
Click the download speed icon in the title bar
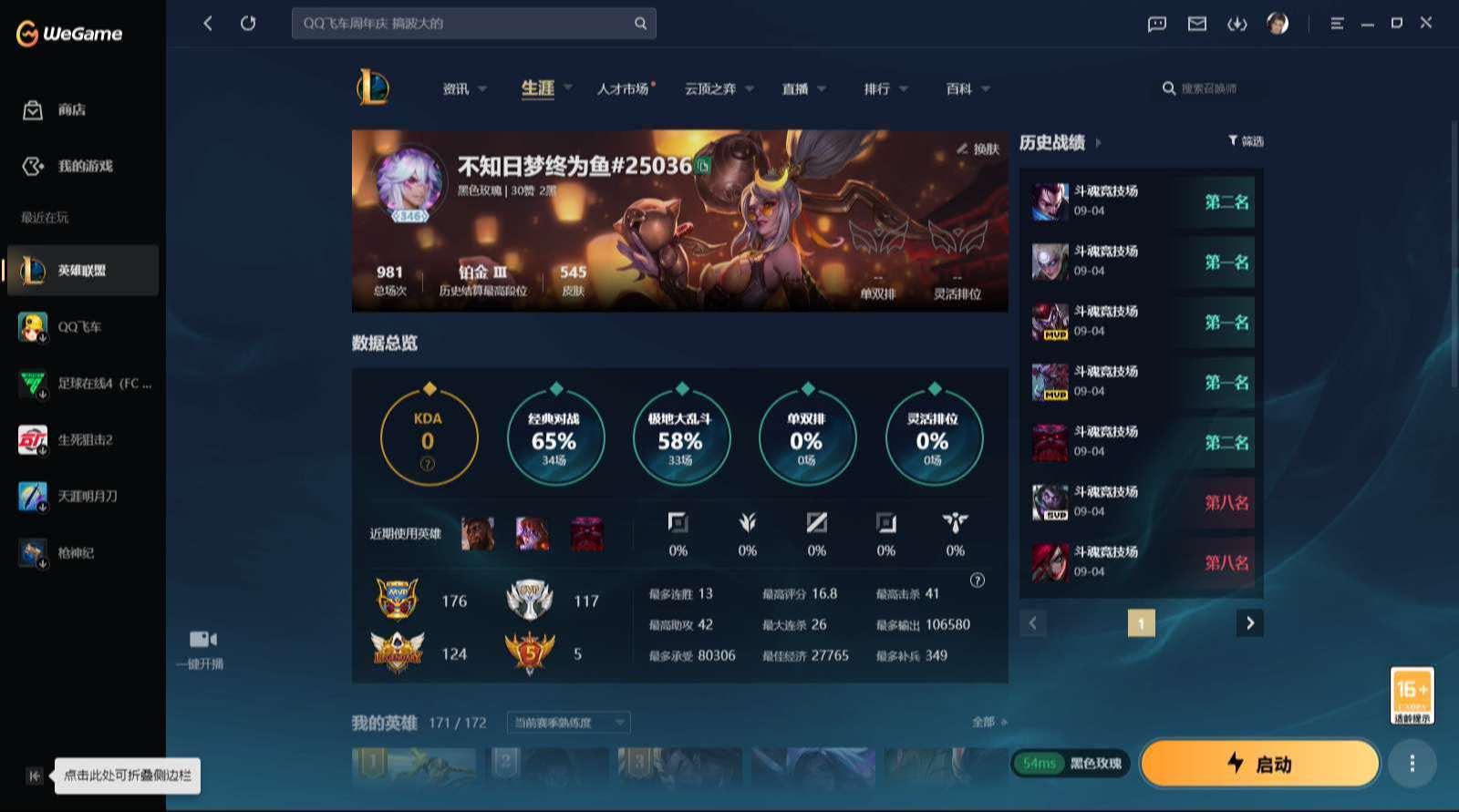(x=1238, y=24)
